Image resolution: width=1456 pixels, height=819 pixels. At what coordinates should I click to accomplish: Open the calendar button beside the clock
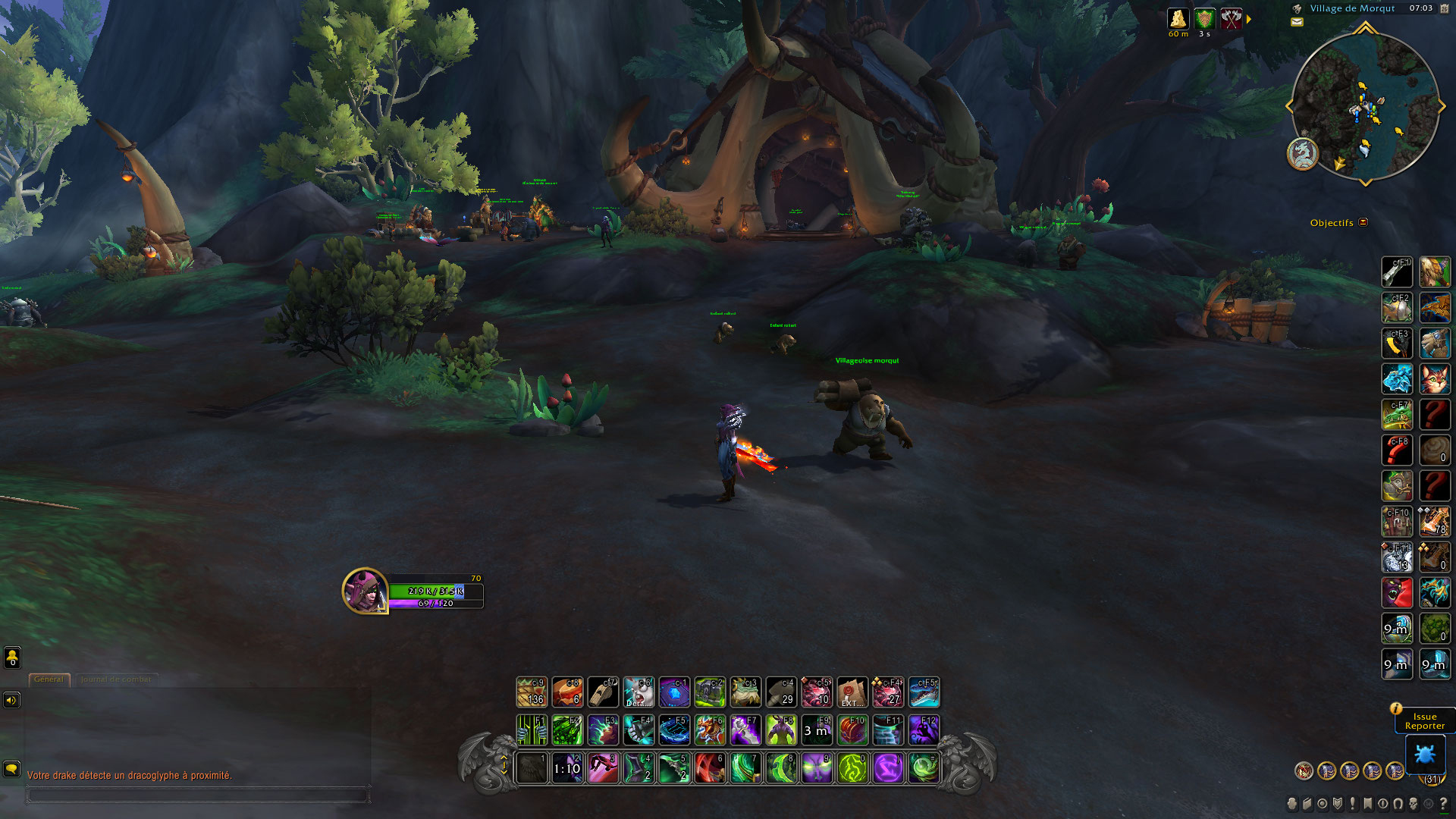tap(1444, 8)
